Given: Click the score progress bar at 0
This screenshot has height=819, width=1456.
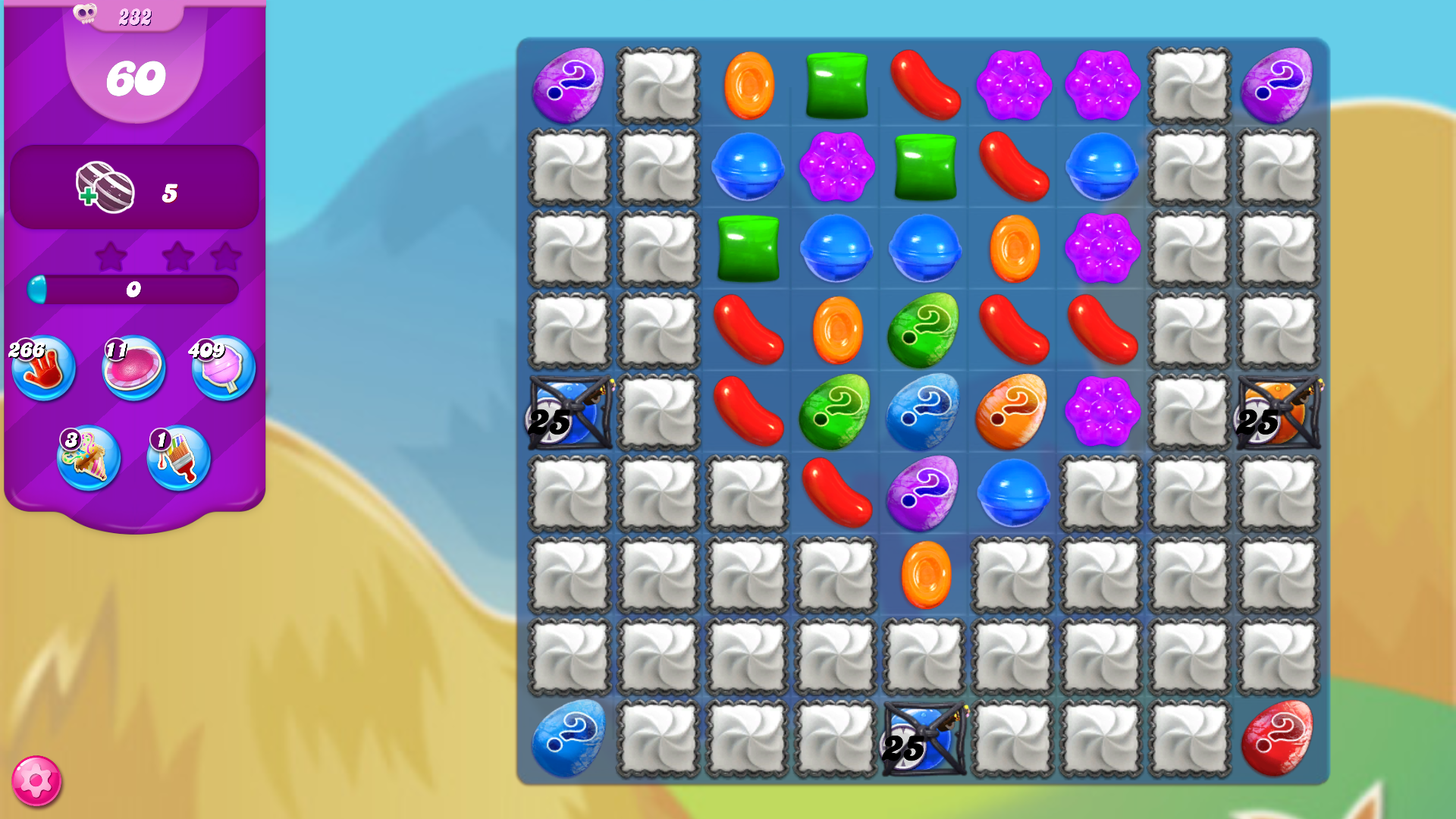Looking at the screenshot, I should pos(133,288).
